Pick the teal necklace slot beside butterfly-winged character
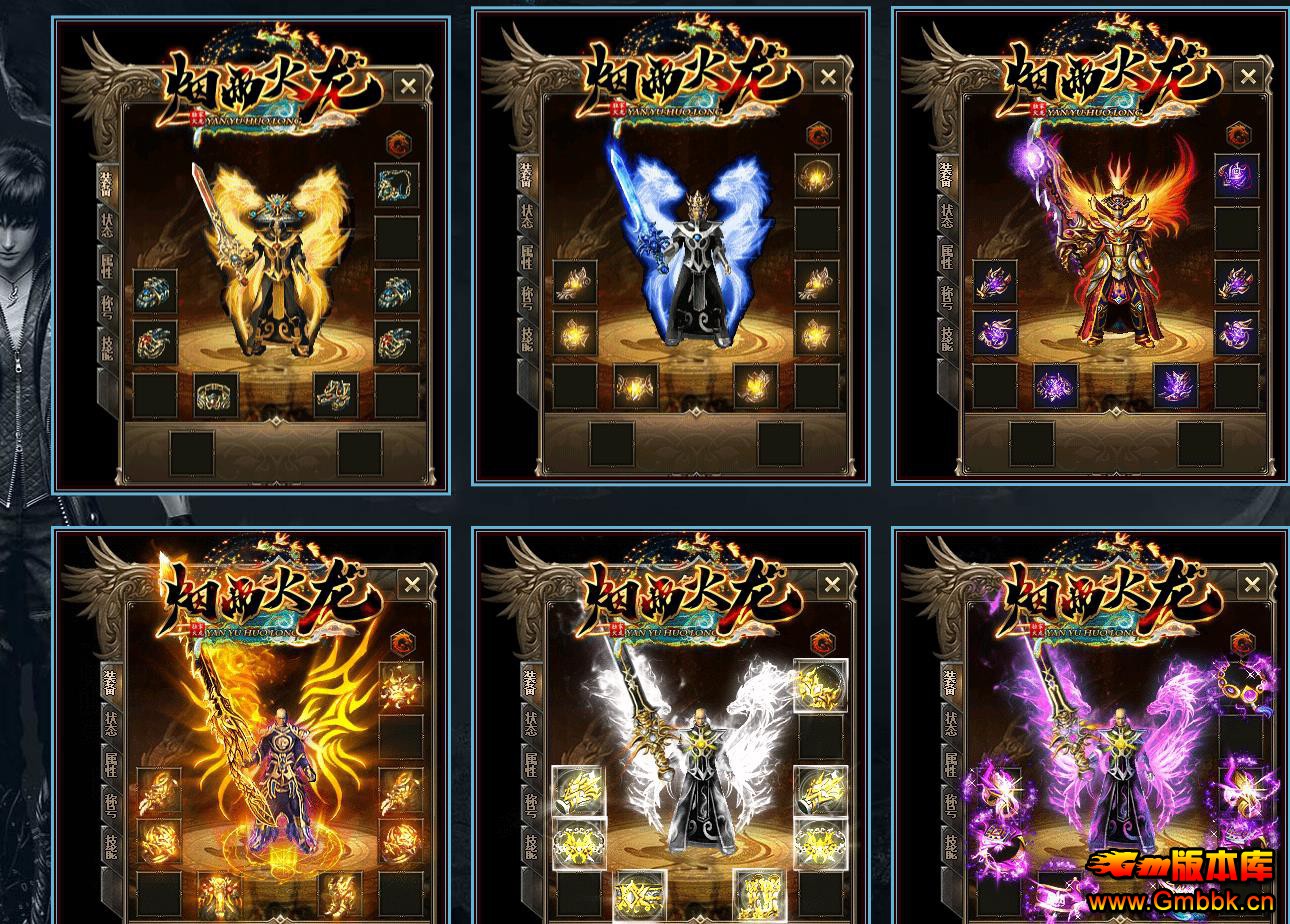The image size is (1290, 924). coord(397,185)
